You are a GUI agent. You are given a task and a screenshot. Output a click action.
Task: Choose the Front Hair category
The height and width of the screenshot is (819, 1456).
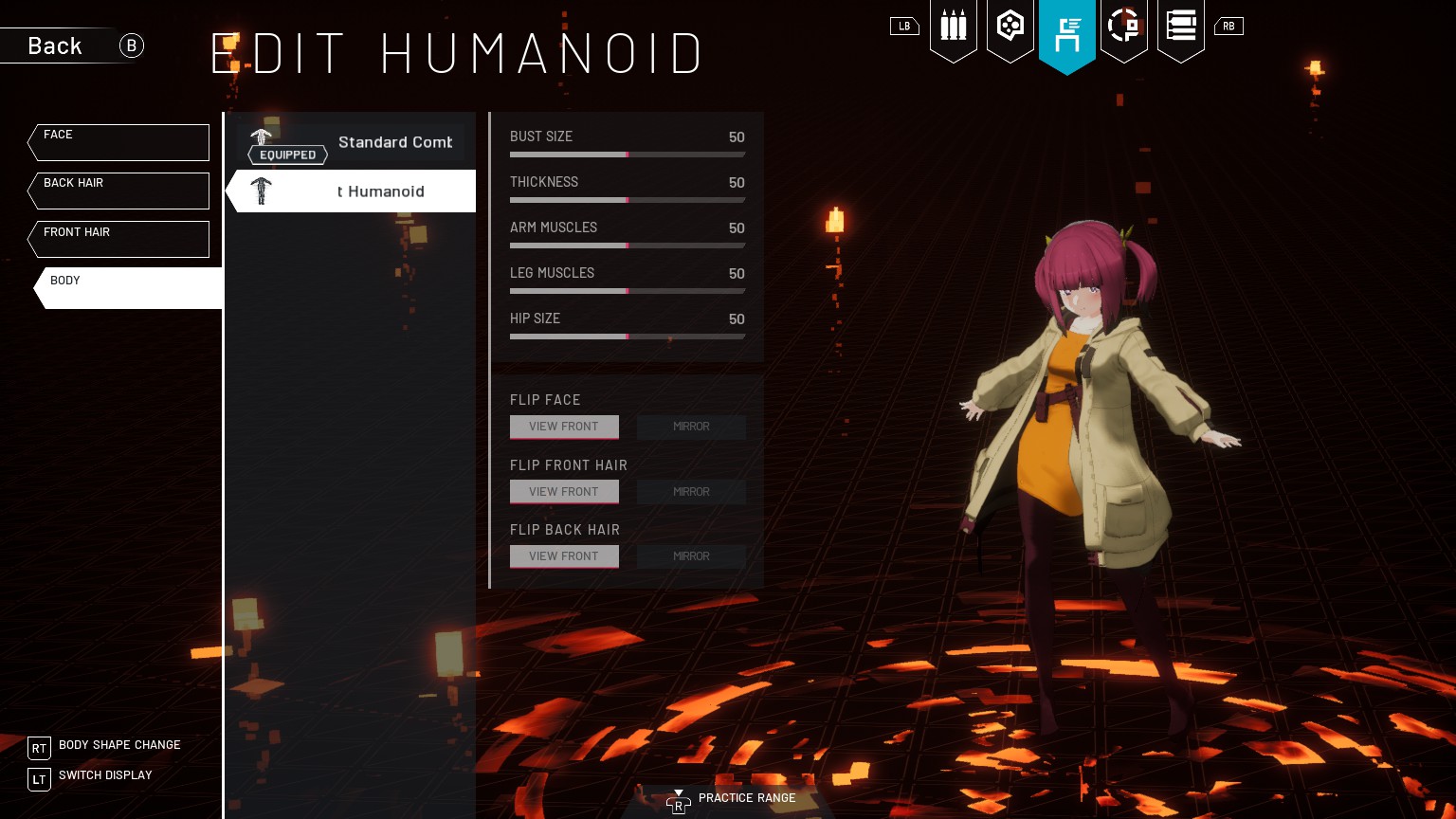click(118, 239)
